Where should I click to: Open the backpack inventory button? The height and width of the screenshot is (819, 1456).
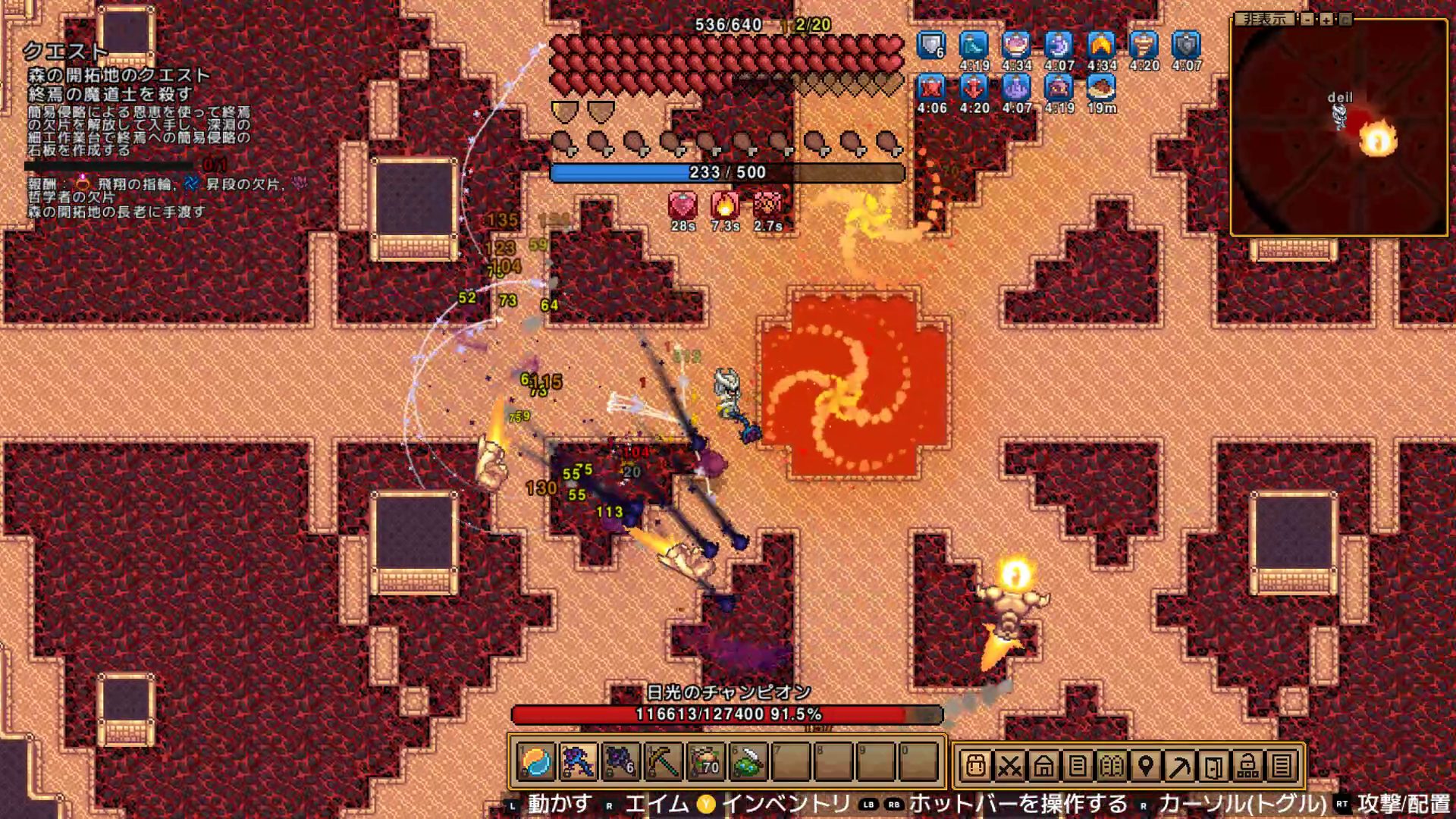(976, 767)
